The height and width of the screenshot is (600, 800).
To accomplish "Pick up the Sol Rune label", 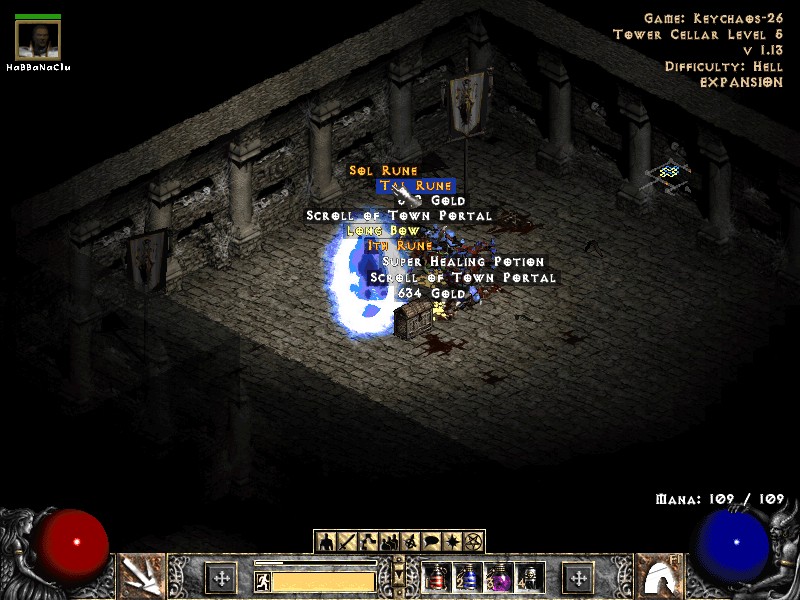I will [384, 171].
